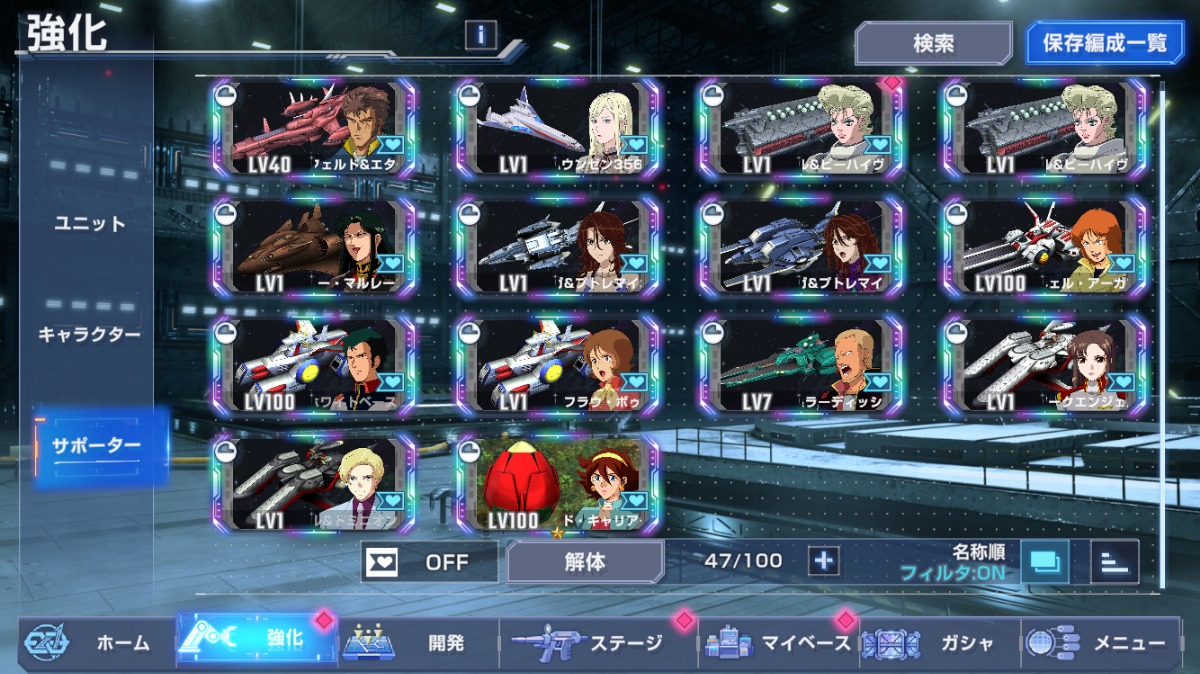Switch to the キャラクター tab
The image size is (1200, 674).
click(90, 334)
